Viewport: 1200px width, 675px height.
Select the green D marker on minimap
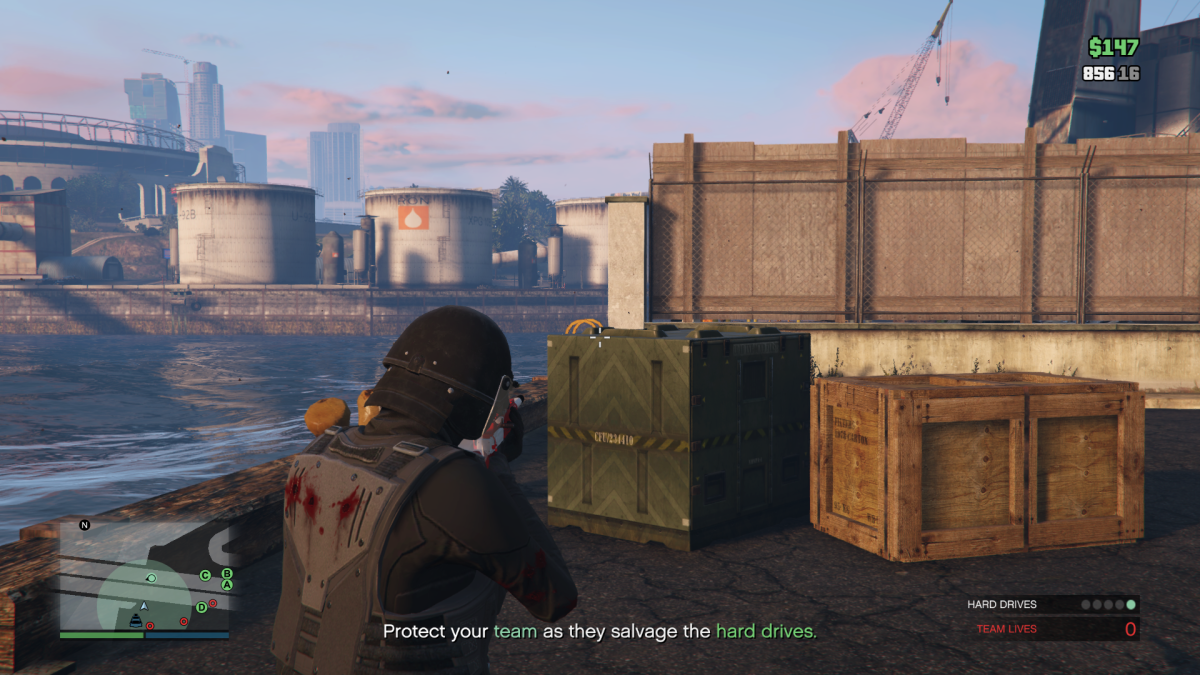coord(201,607)
